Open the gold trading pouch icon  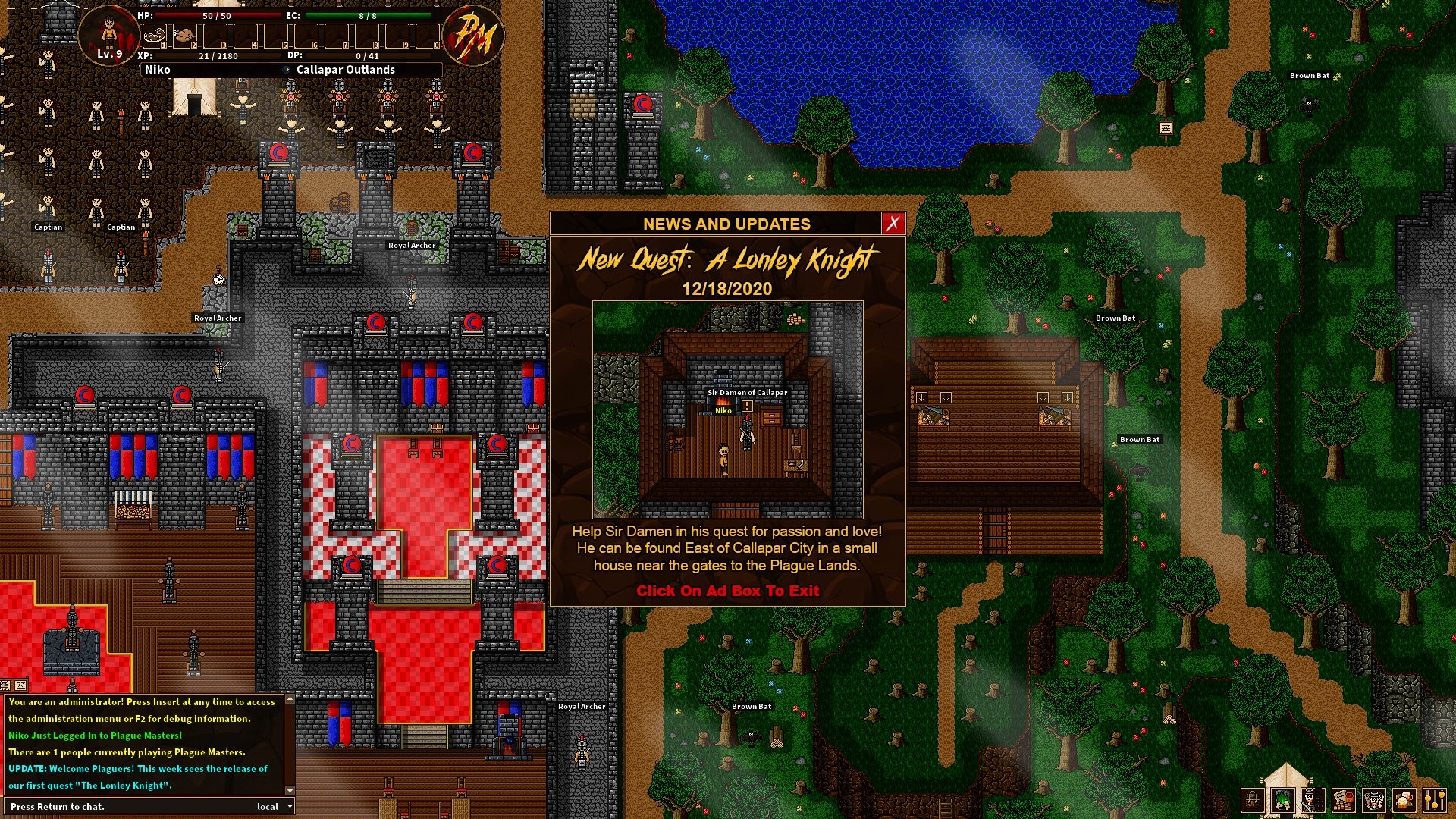(x=1343, y=800)
